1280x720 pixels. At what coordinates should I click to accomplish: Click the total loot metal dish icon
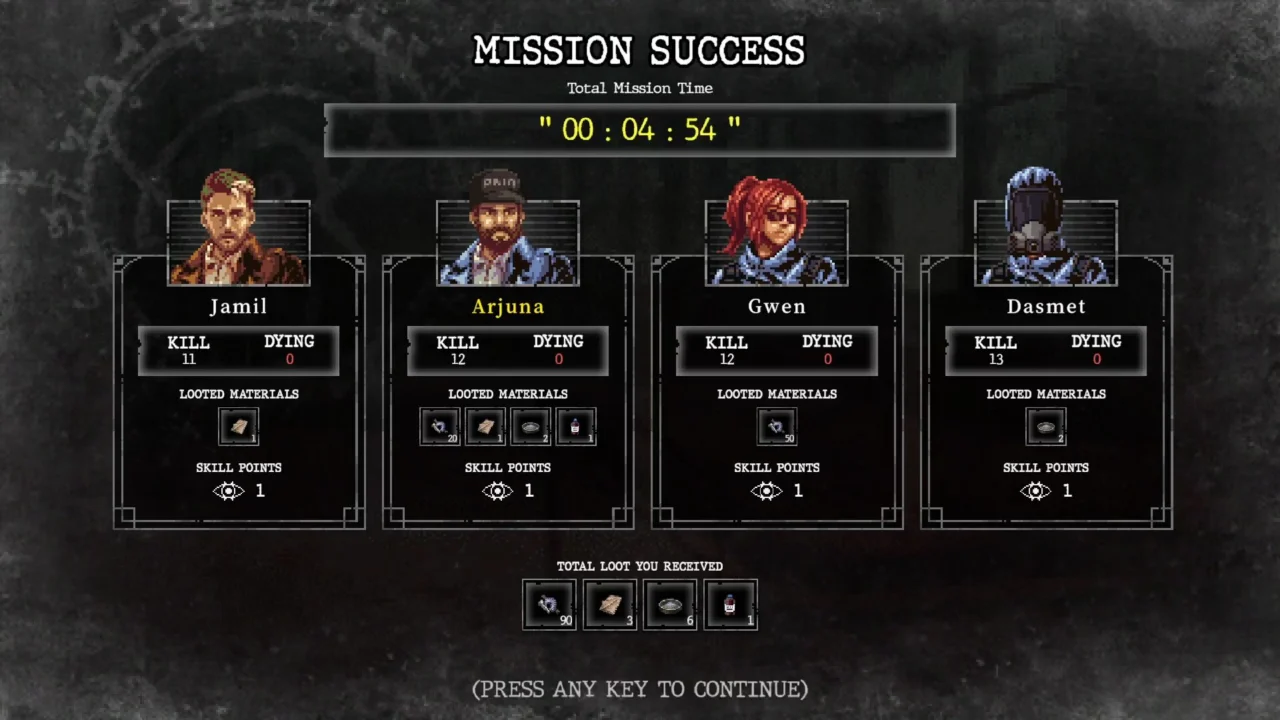pyautogui.click(x=670, y=605)
